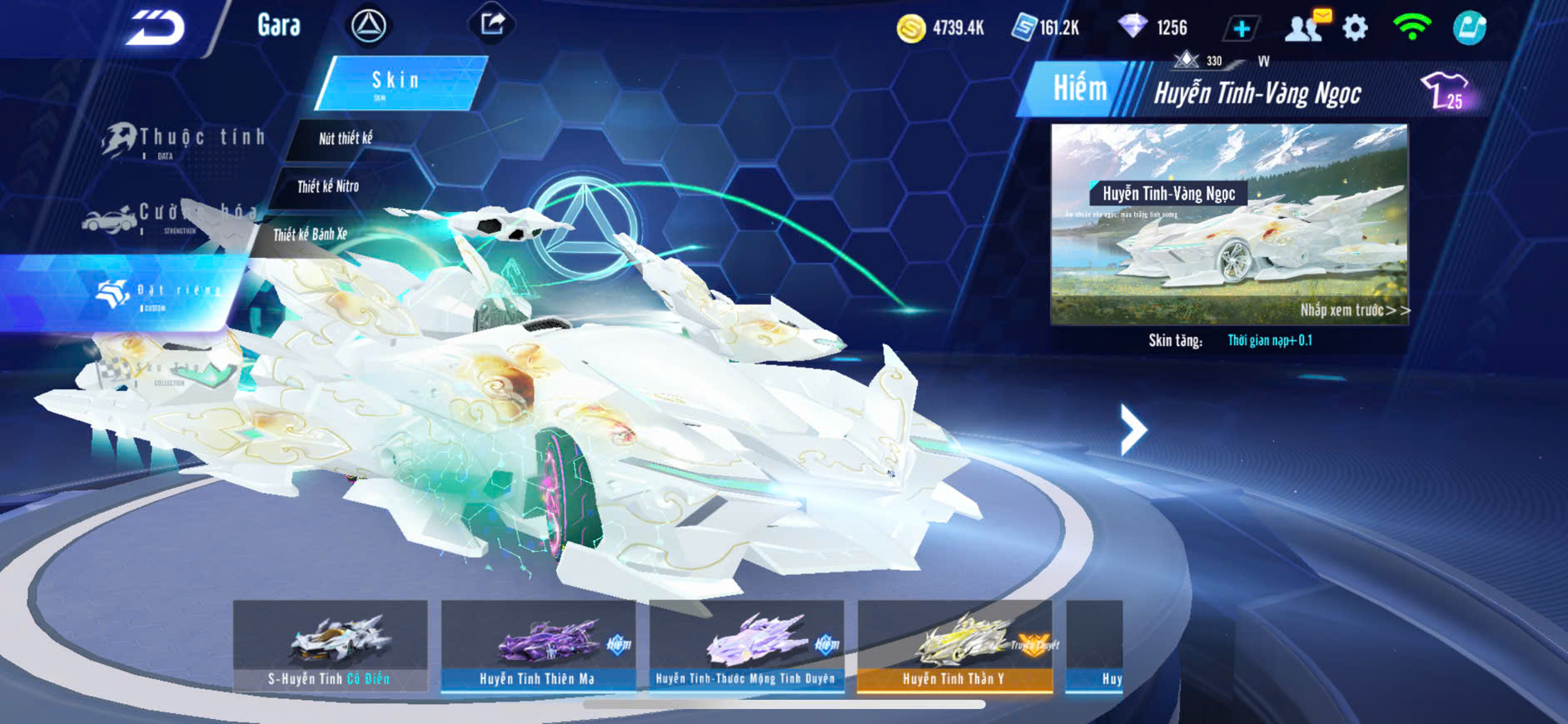Select Huyễn Tinh Thần Y skin
Screen dimensions: 1568x724
tap(954, 646)
